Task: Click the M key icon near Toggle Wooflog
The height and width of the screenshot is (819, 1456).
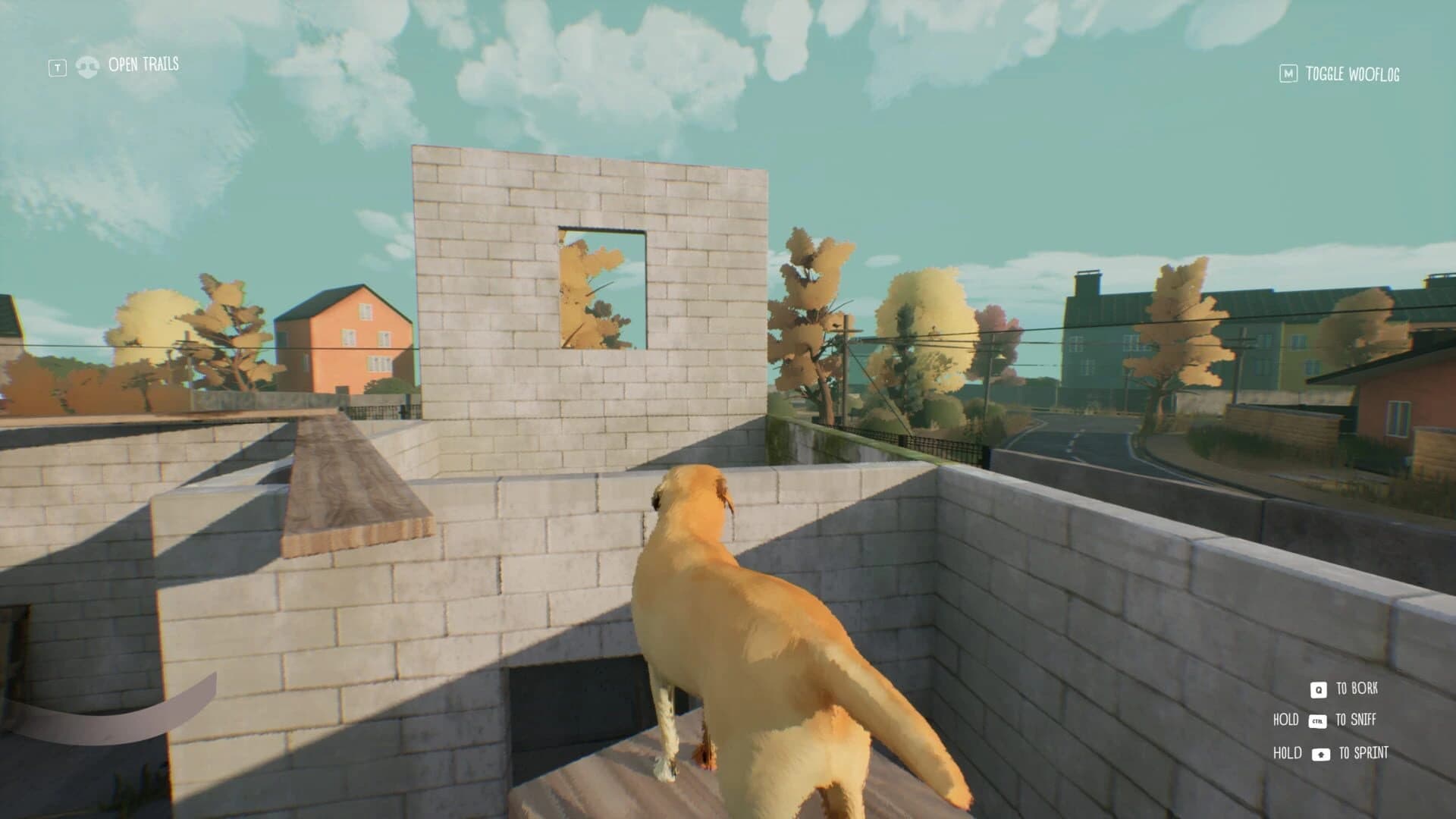Action: pos(1288,74)
